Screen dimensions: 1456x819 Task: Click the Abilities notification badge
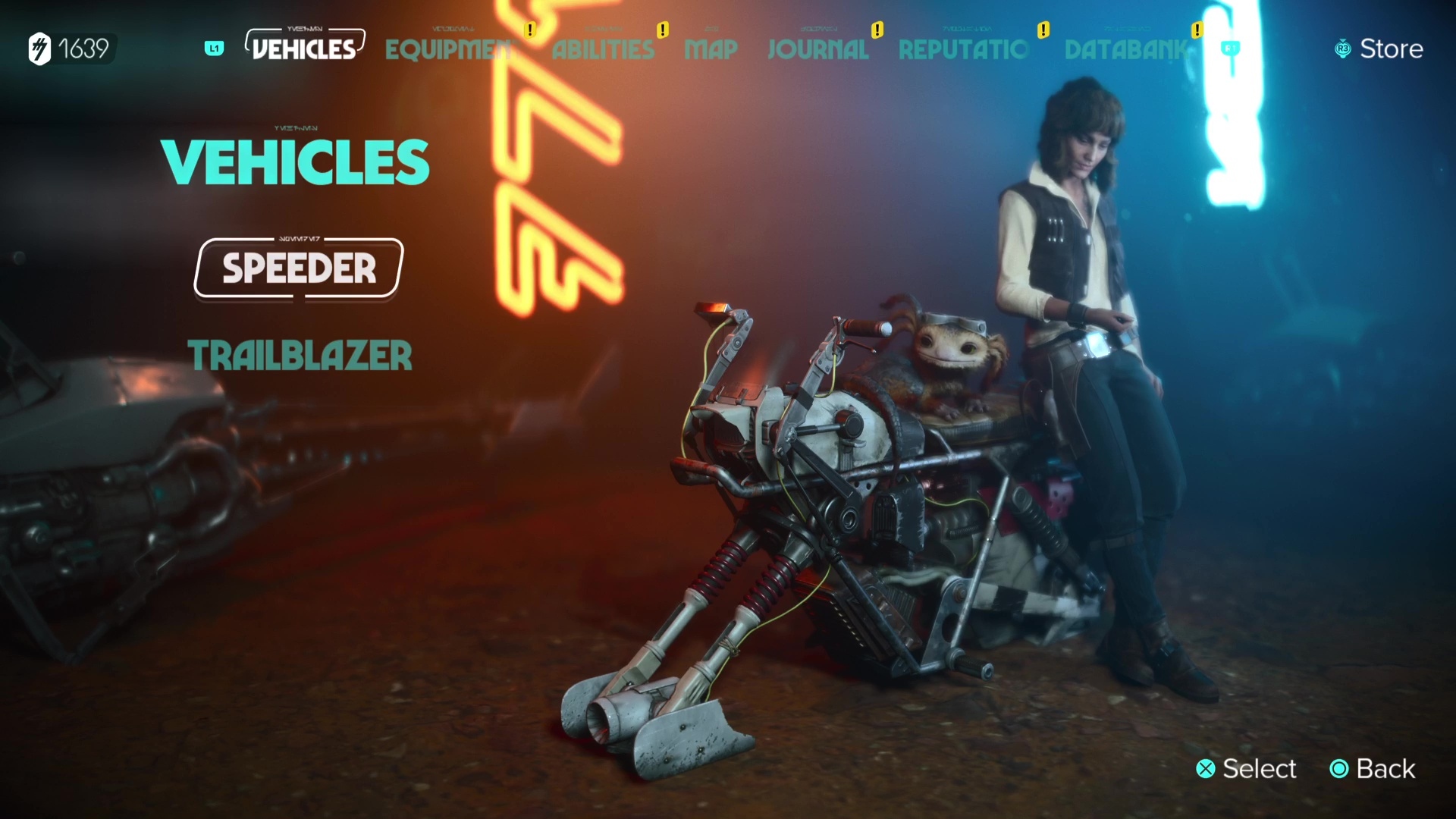click(x=663, y=30)
